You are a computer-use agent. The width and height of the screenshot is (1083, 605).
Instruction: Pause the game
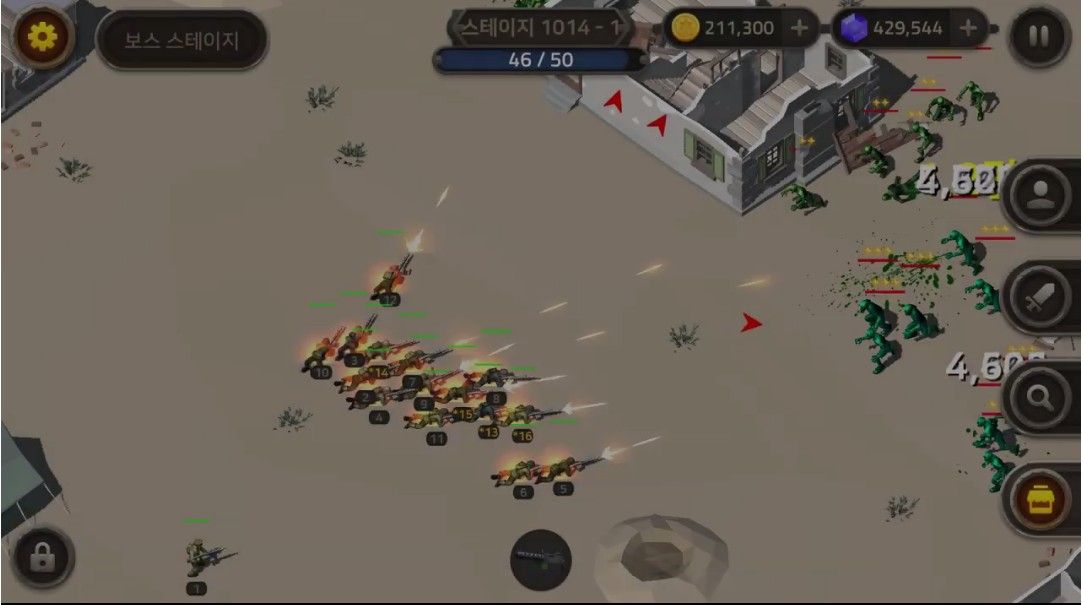click(x=1039, y=36)
